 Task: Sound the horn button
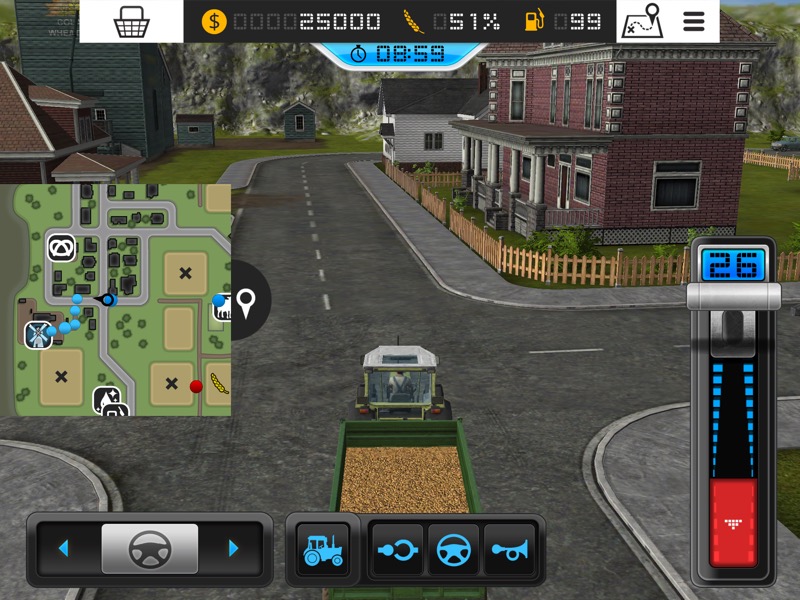[510, 548]
